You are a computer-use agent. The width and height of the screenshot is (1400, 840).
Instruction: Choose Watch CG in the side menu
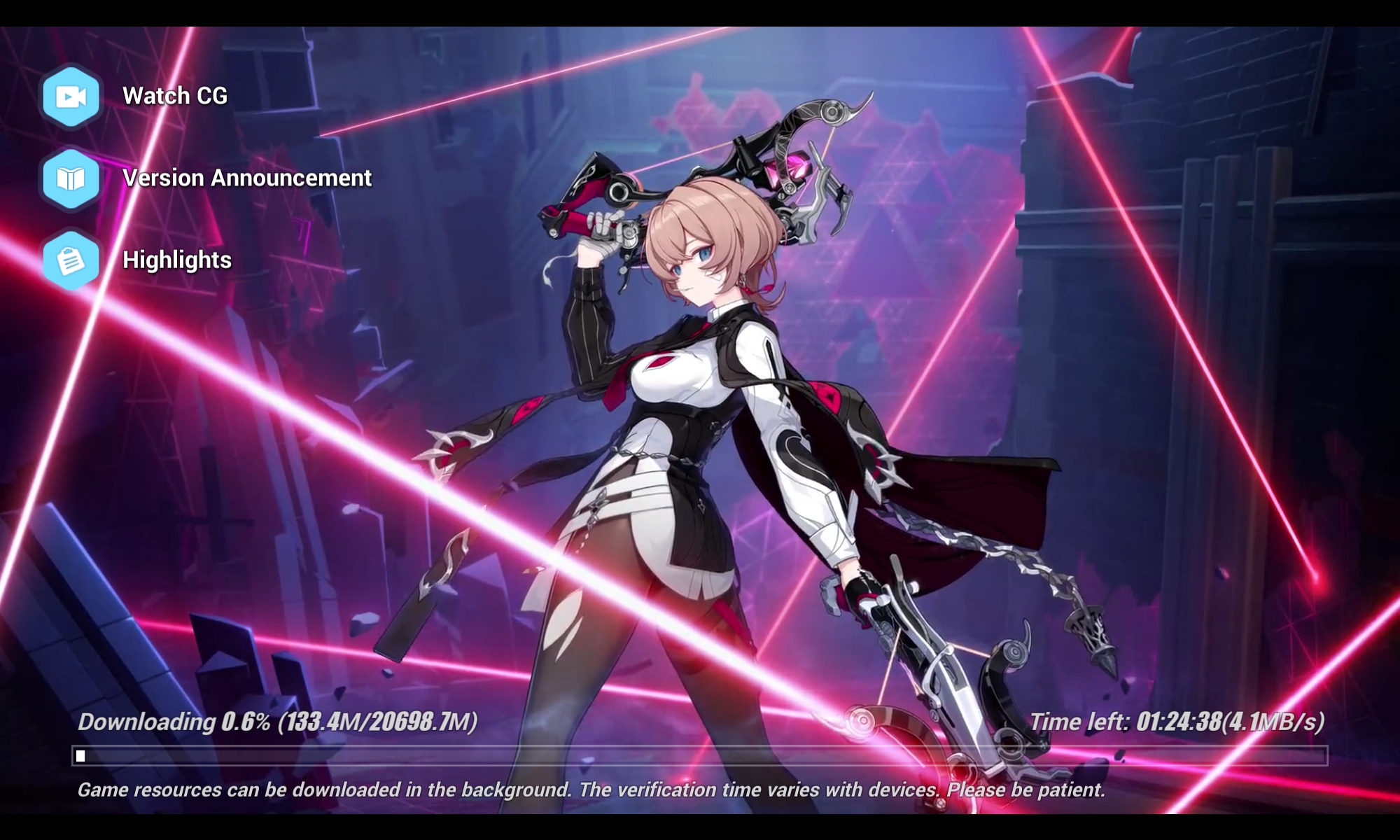coord(174,96)
